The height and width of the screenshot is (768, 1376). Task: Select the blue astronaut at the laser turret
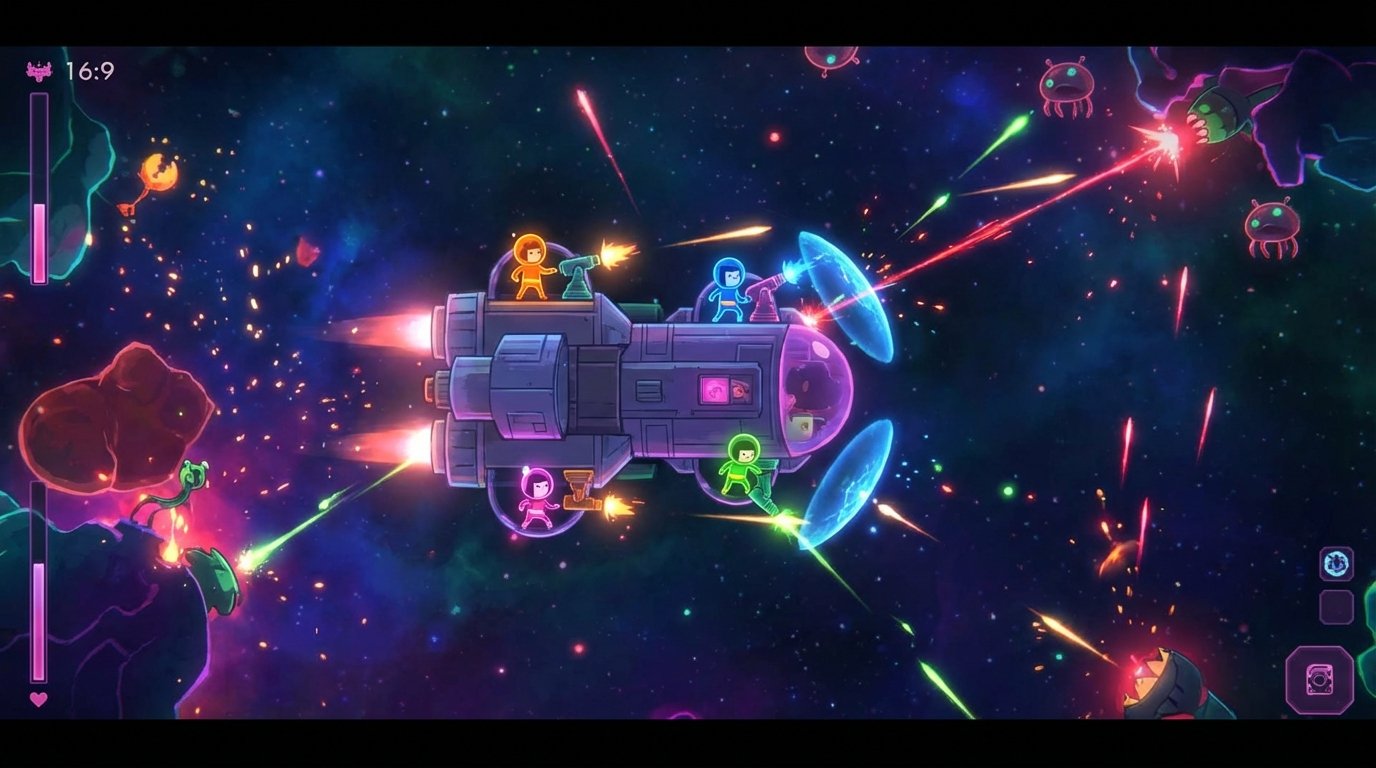point(731,288)
